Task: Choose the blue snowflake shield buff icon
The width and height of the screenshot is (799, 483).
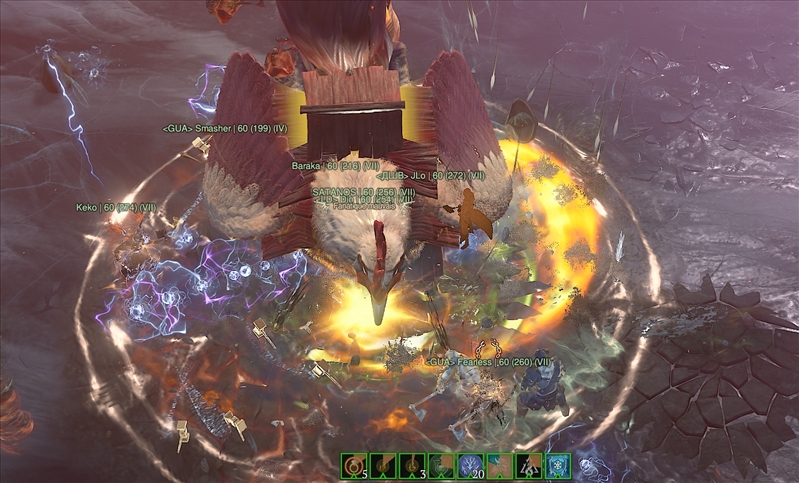Action: point(558,465)
